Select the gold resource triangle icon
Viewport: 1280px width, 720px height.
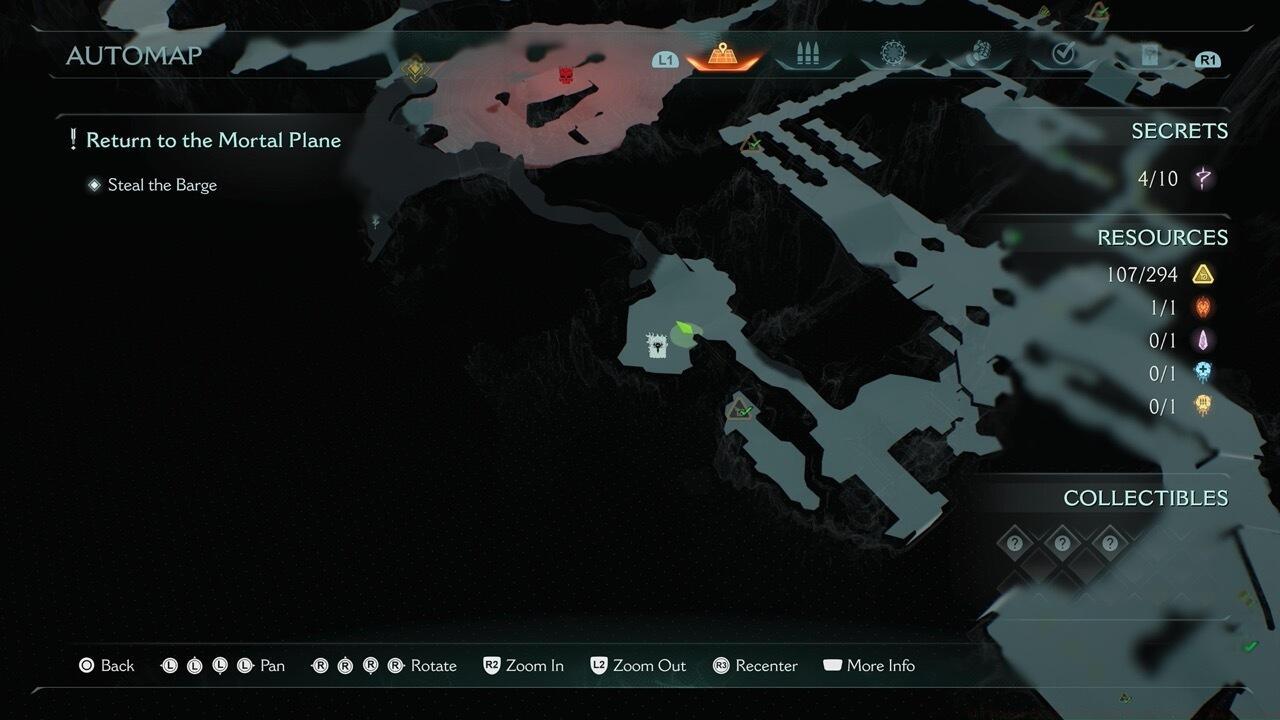coord(1203,274)
